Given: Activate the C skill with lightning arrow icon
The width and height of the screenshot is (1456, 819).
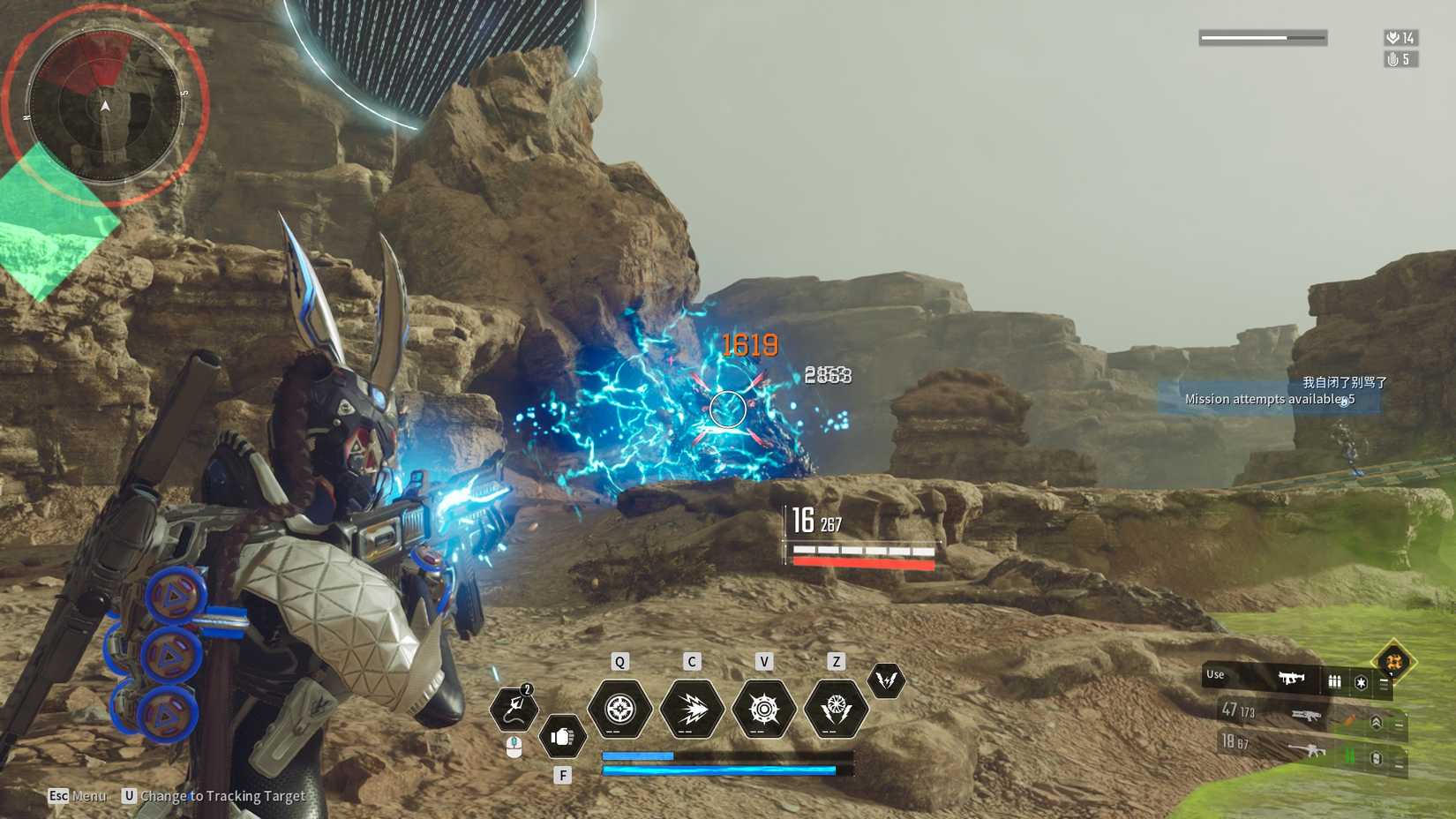Looking at the screenshot, I should [x=691, y=708].
